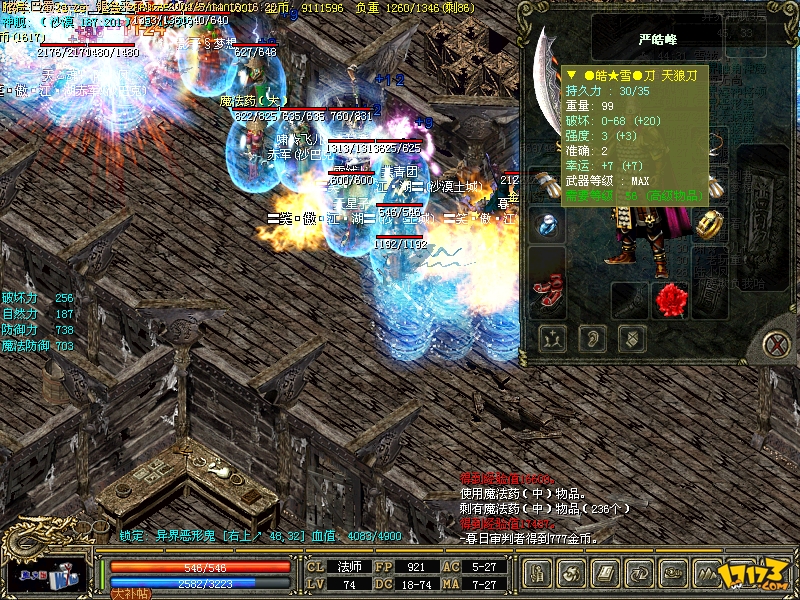The image size is (800, 600).
Task: Click the looping arrows bottom bar button
Action: coord(640,573)
